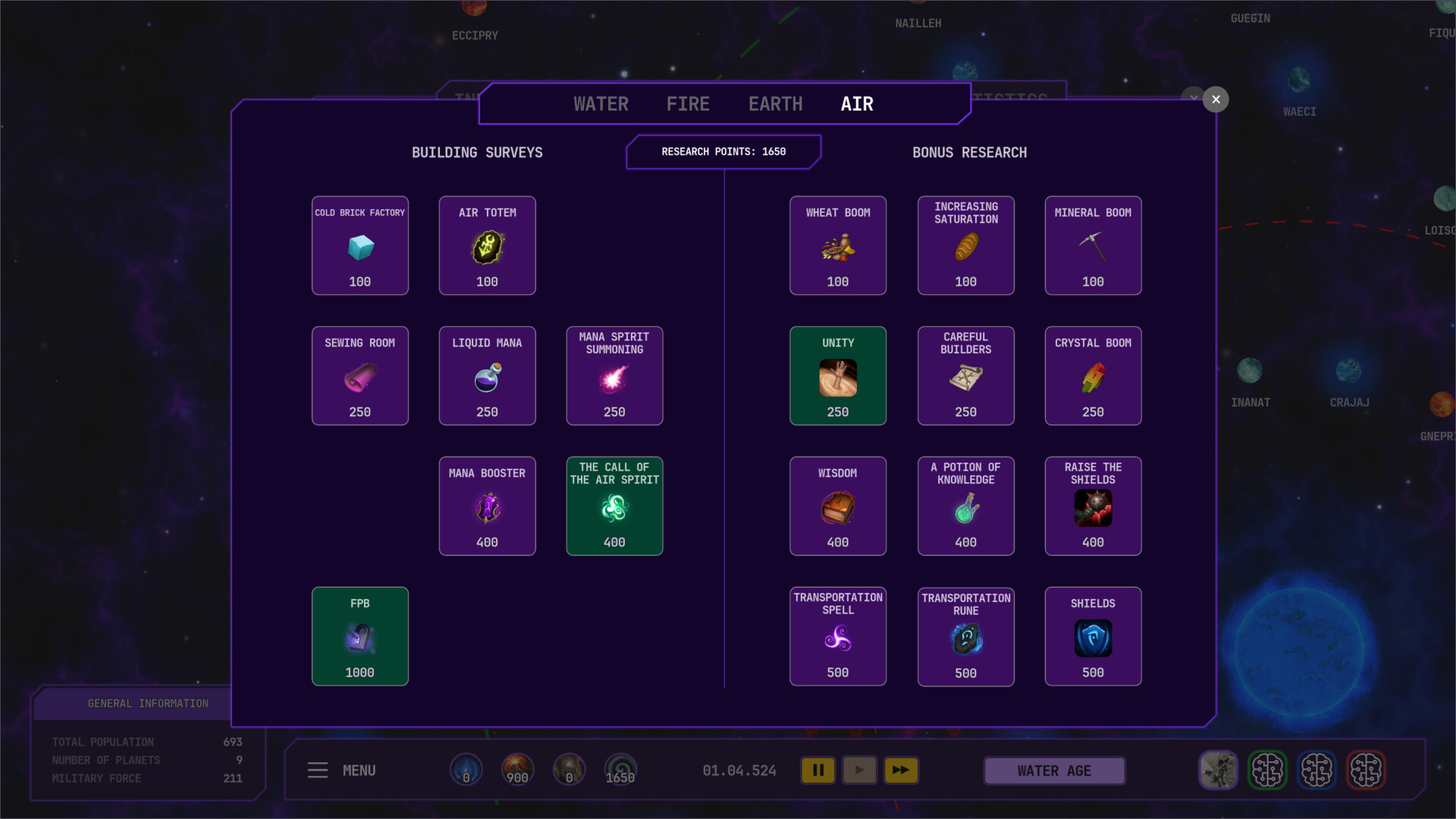Screen dimensions: 1456x819
Task: Select the Liquid Mana survey
Action: point(486,375)
